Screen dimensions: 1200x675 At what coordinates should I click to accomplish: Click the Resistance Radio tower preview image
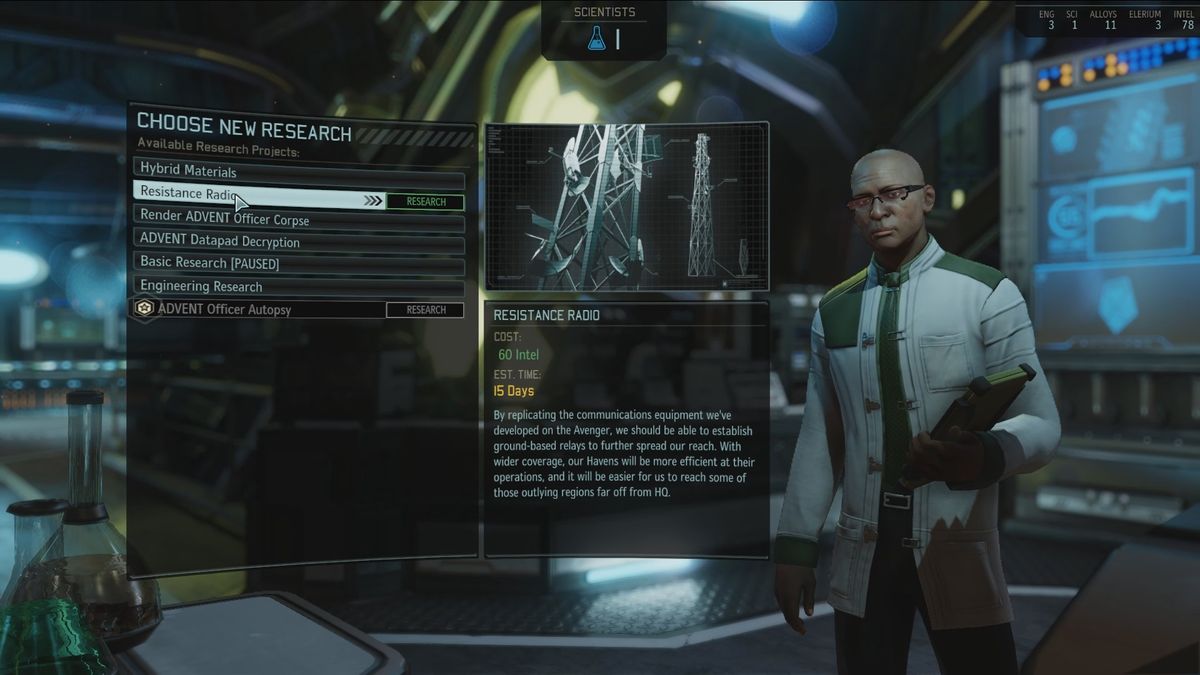point(626,206)
